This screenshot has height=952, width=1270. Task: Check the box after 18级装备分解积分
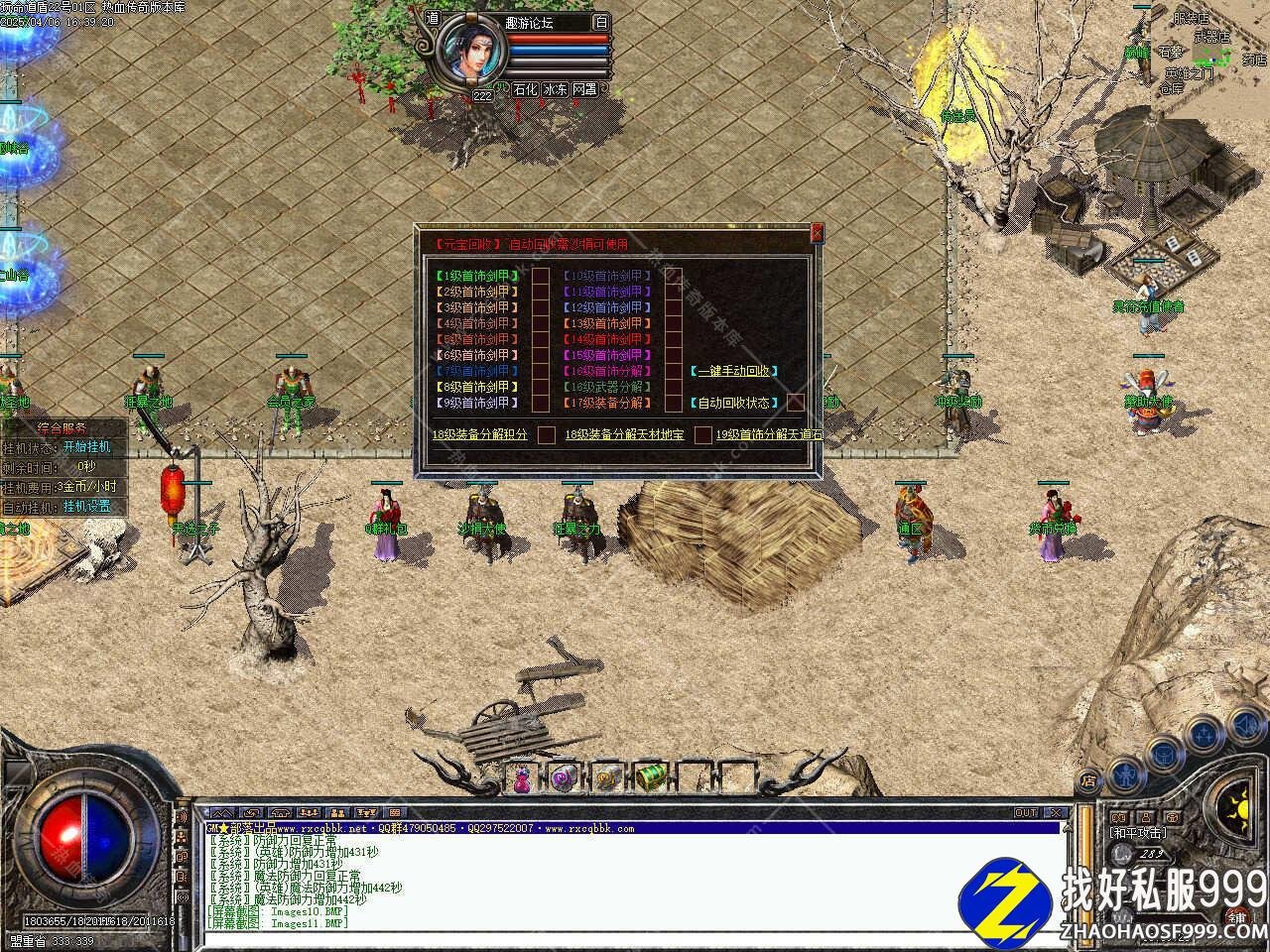pos(547,434)
